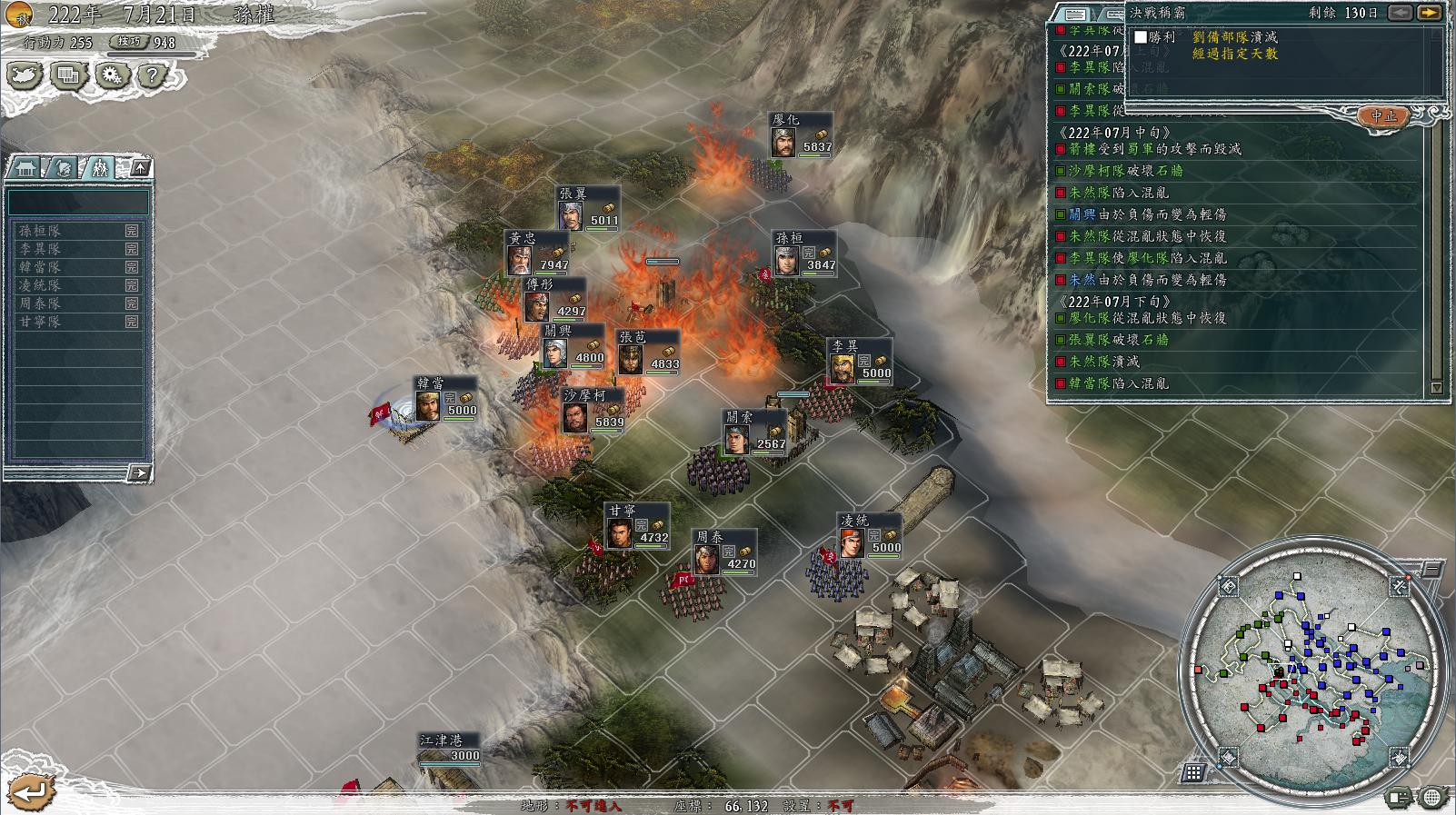The image size is (1456, 815).
Task: Click the China map outline icon
Action: click(x=25, y=75)
